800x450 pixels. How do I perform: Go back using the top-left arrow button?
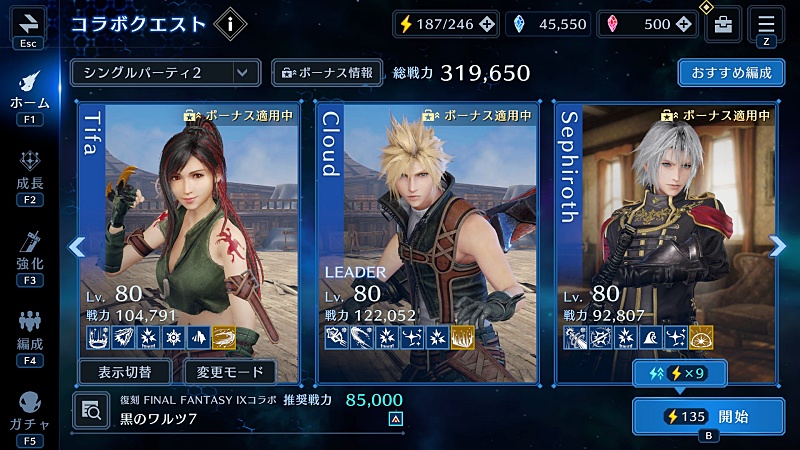pos(27,21)
